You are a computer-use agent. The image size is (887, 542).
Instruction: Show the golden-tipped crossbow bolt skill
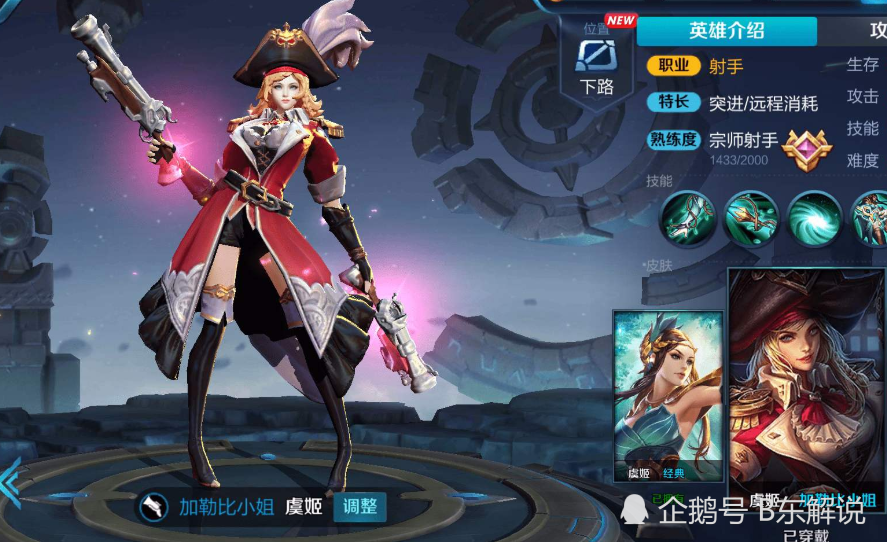point(751,217)
